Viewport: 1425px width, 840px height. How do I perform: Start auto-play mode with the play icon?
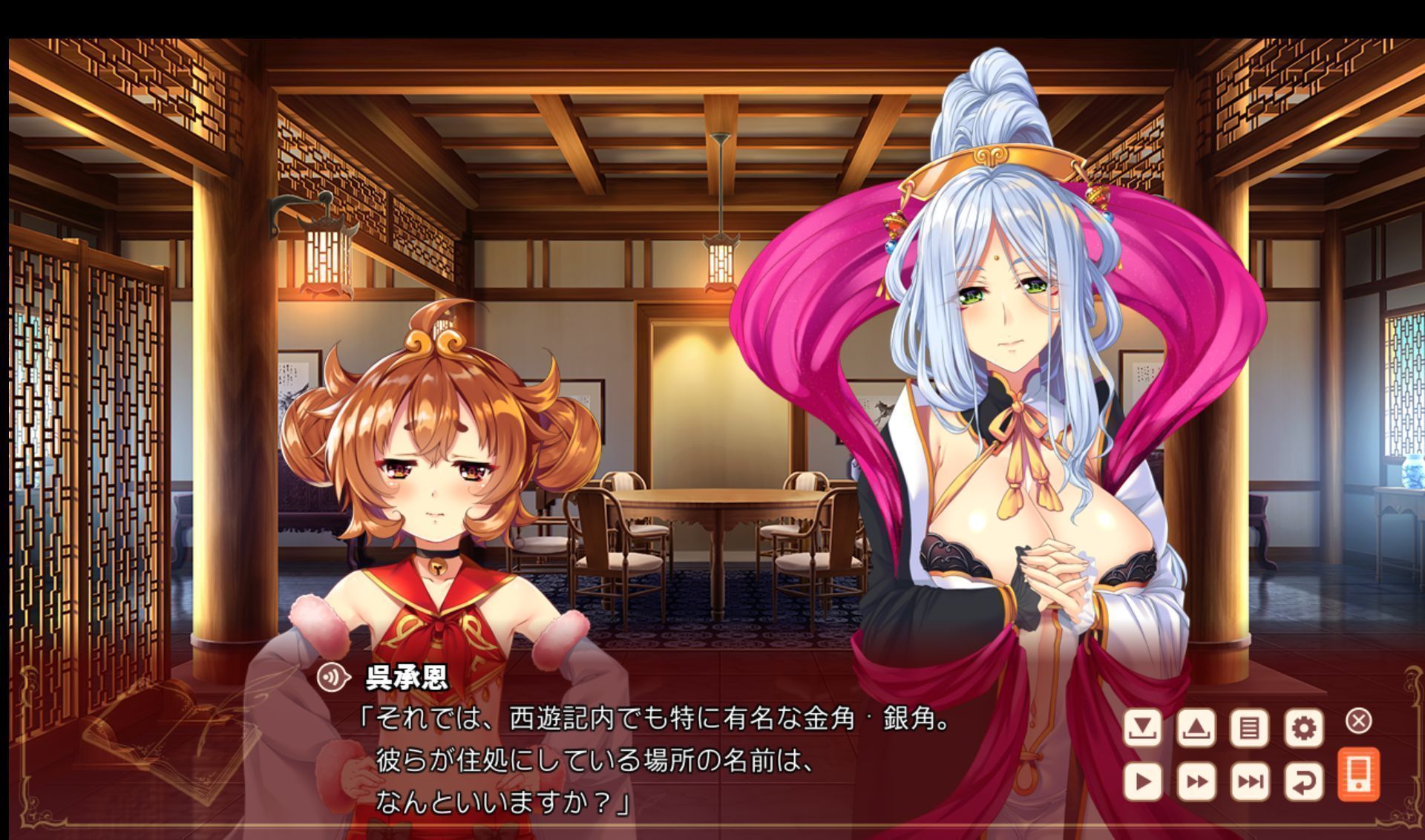1143,781
